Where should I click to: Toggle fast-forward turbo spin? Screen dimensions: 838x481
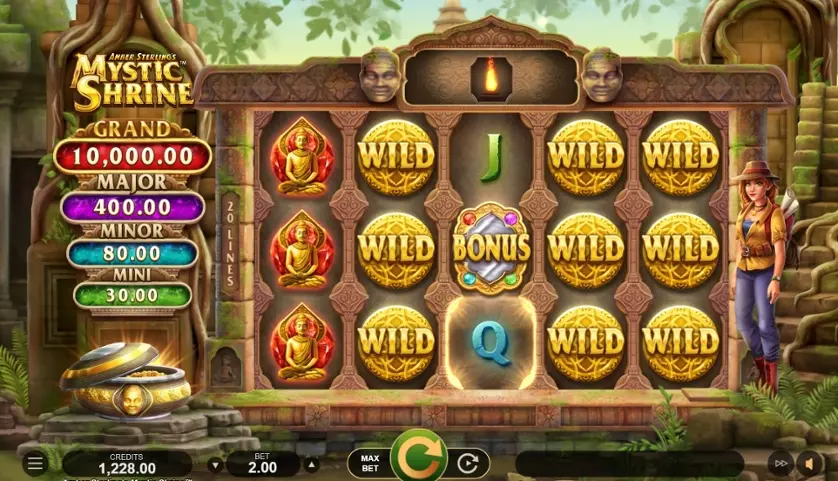[780, 463]
